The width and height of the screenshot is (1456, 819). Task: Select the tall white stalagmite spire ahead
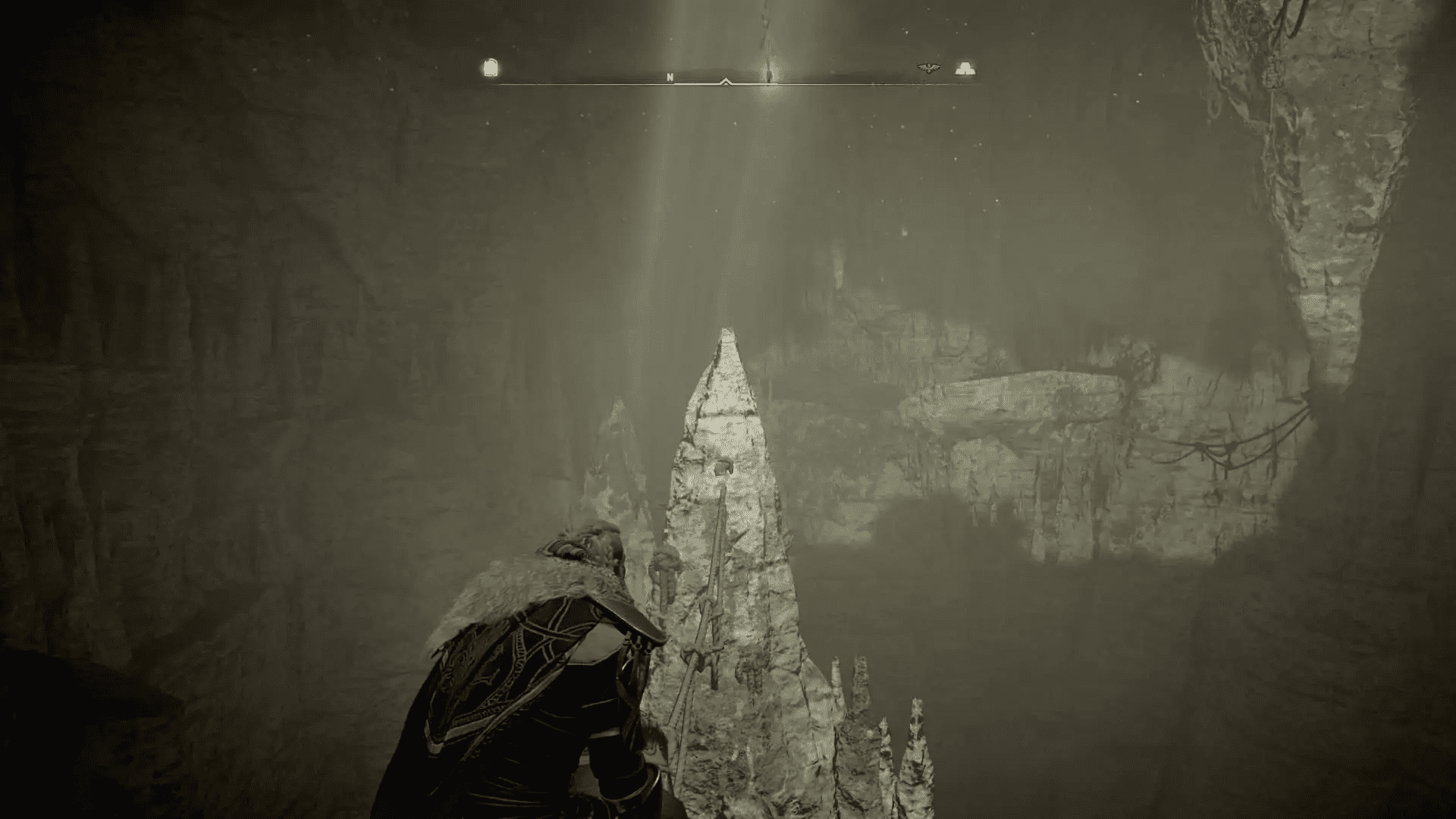pos(728,455)
